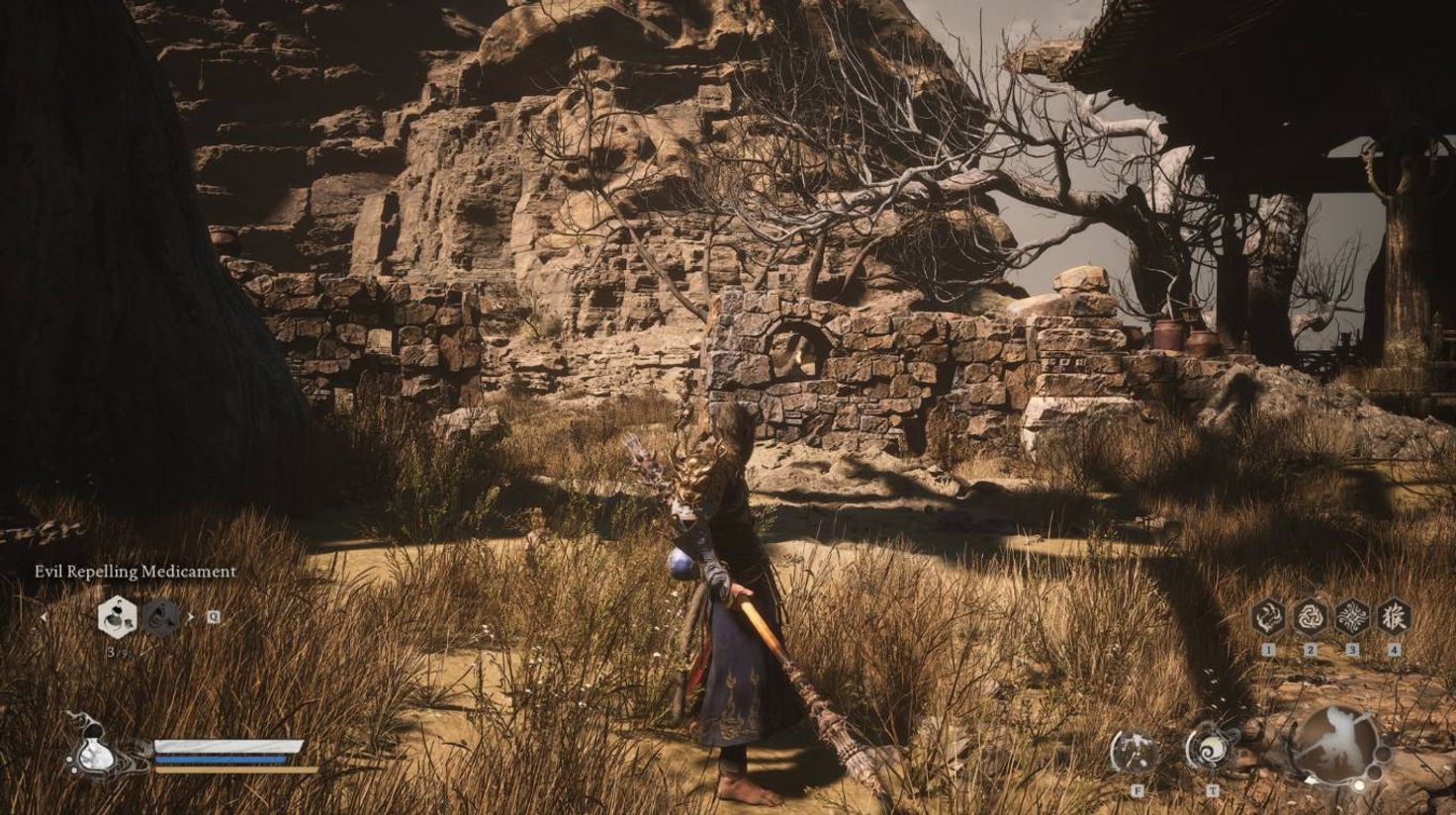Click the Evil Repelling Medicament name text
The width and height of the screenshot is (1456, 815).
[136, 572]
